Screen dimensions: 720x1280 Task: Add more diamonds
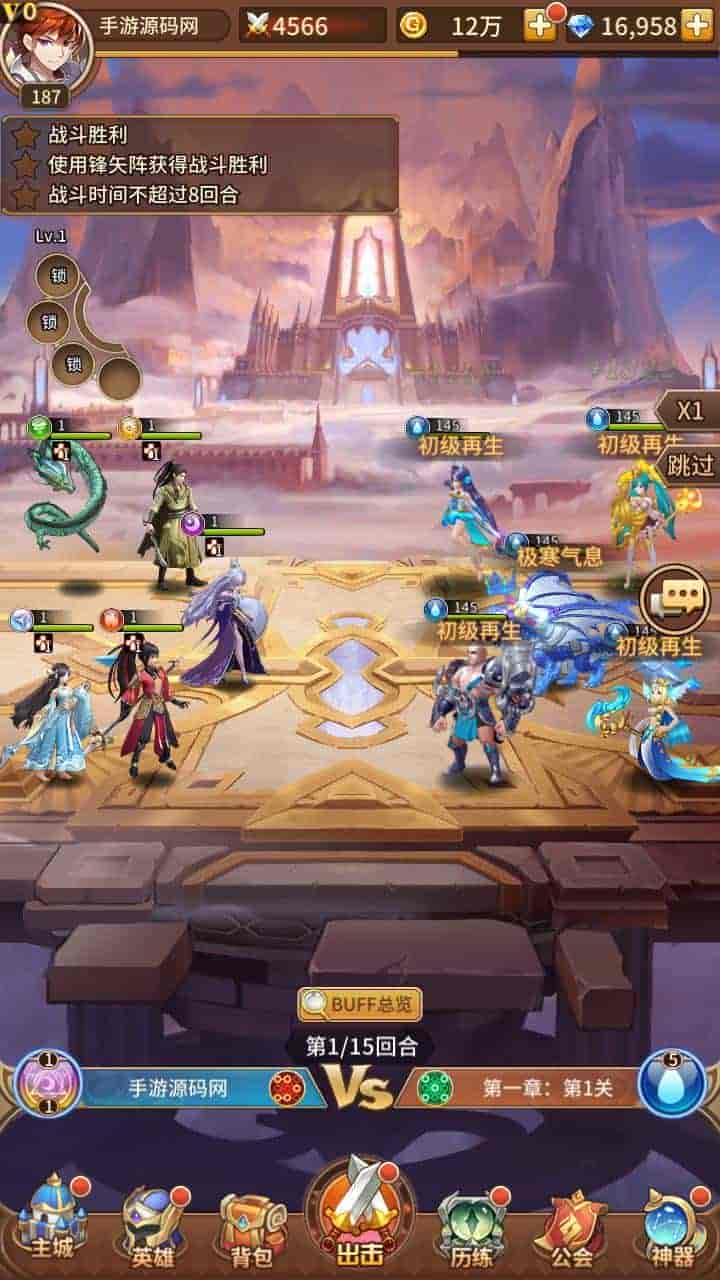click(697, 26)
